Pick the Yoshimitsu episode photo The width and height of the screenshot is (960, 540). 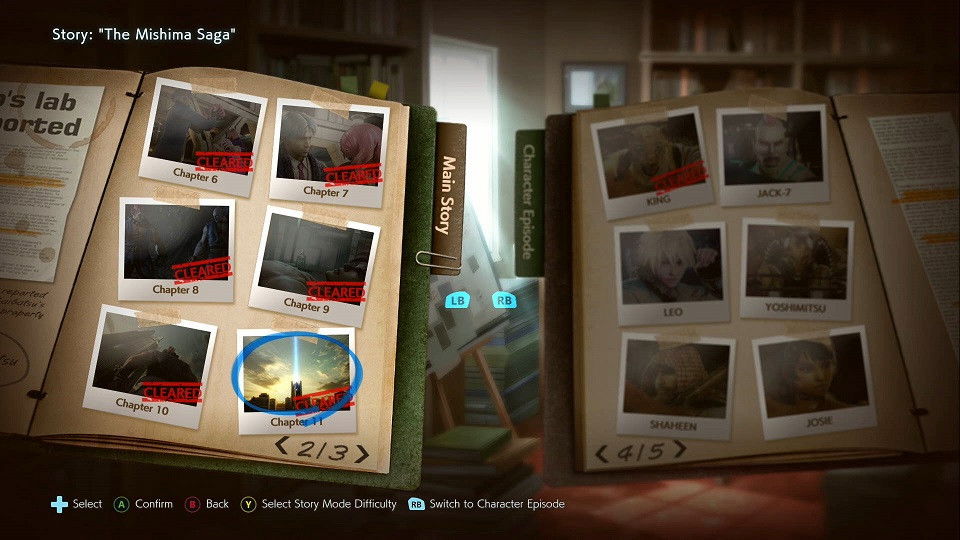796,267
